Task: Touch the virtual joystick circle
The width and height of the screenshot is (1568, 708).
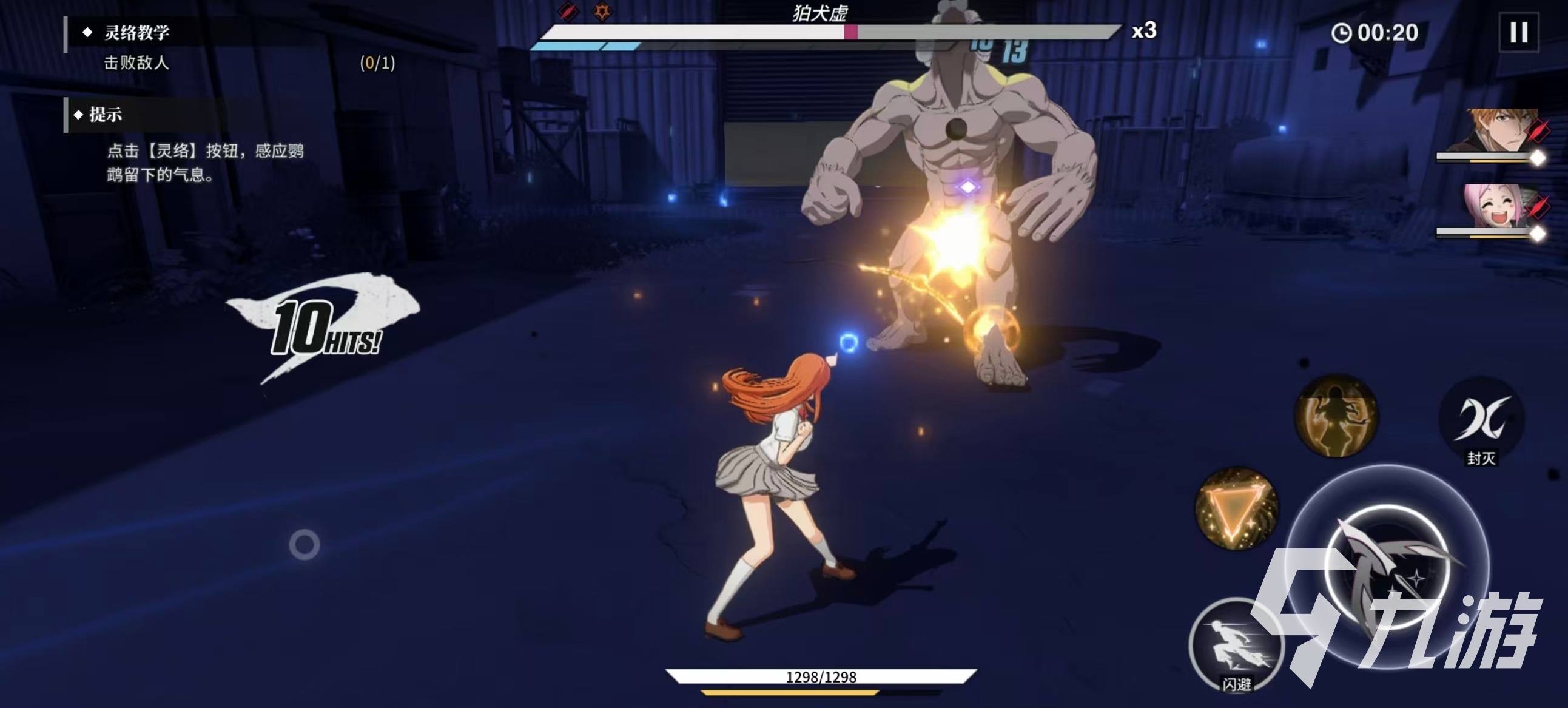Action: tap(305, 544)
